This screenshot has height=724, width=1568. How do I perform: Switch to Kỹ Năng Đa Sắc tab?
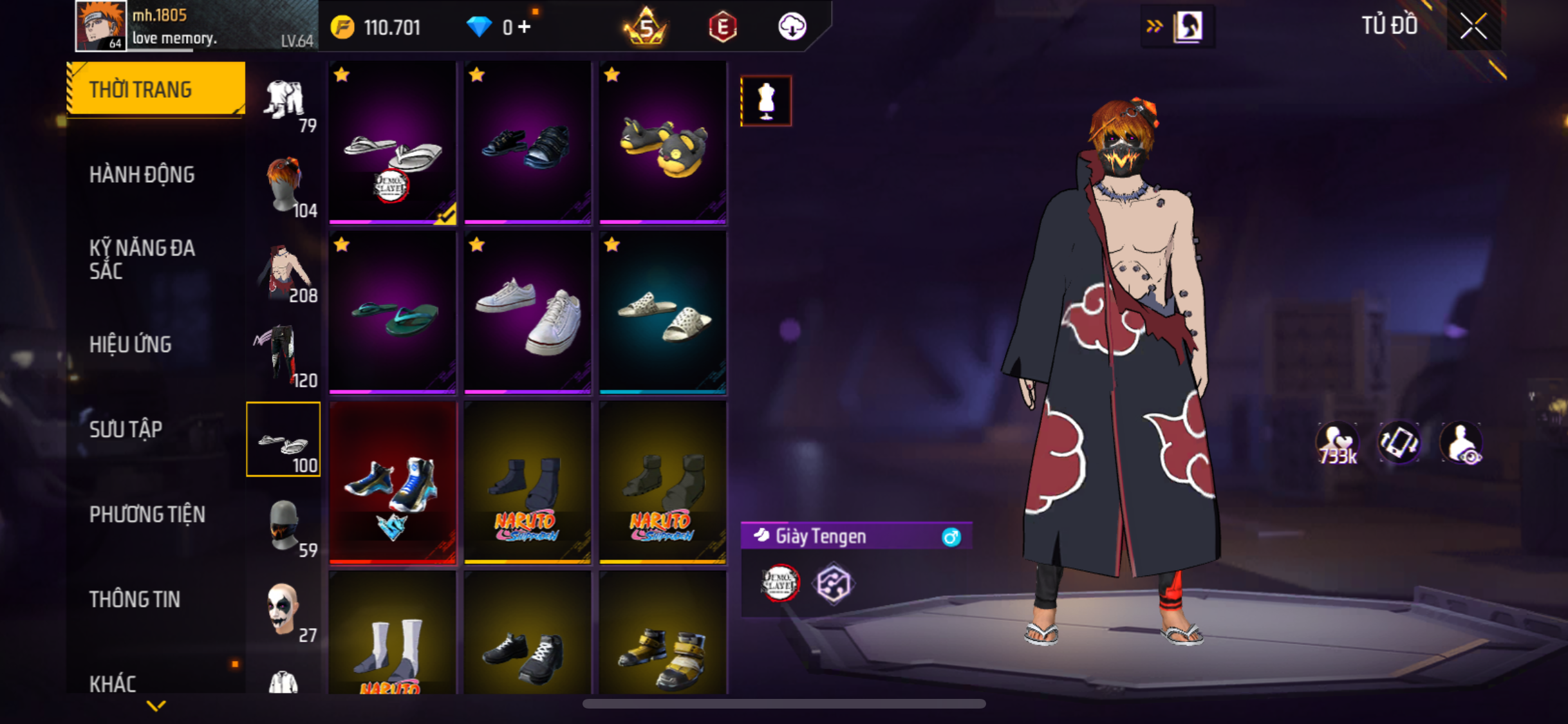pyautogui.click(x=142, y=259)
